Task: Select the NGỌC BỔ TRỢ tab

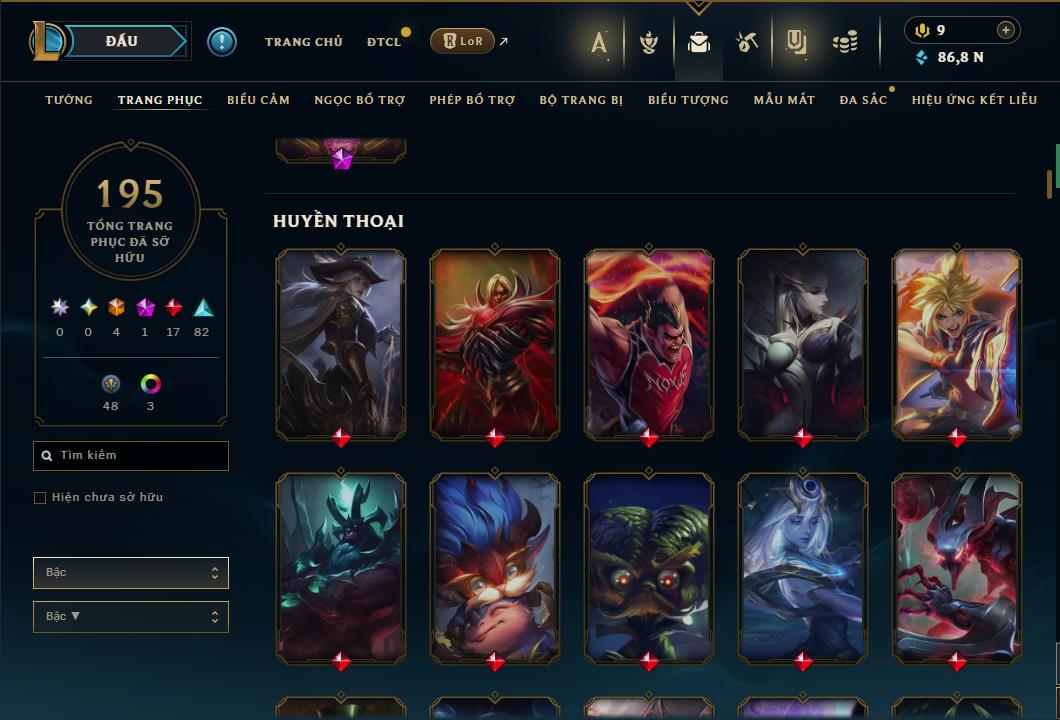Action: pyautogui.click(x=359, y=100)
